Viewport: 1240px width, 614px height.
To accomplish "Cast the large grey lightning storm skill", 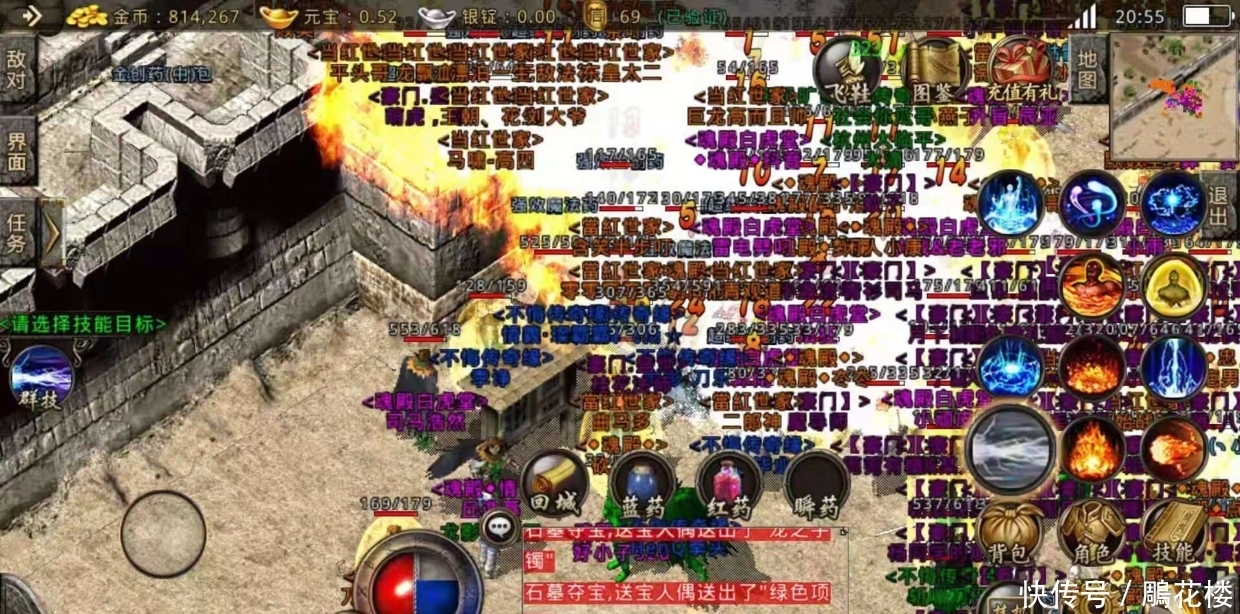I will pyautogui.click(x=1010, y=449).
